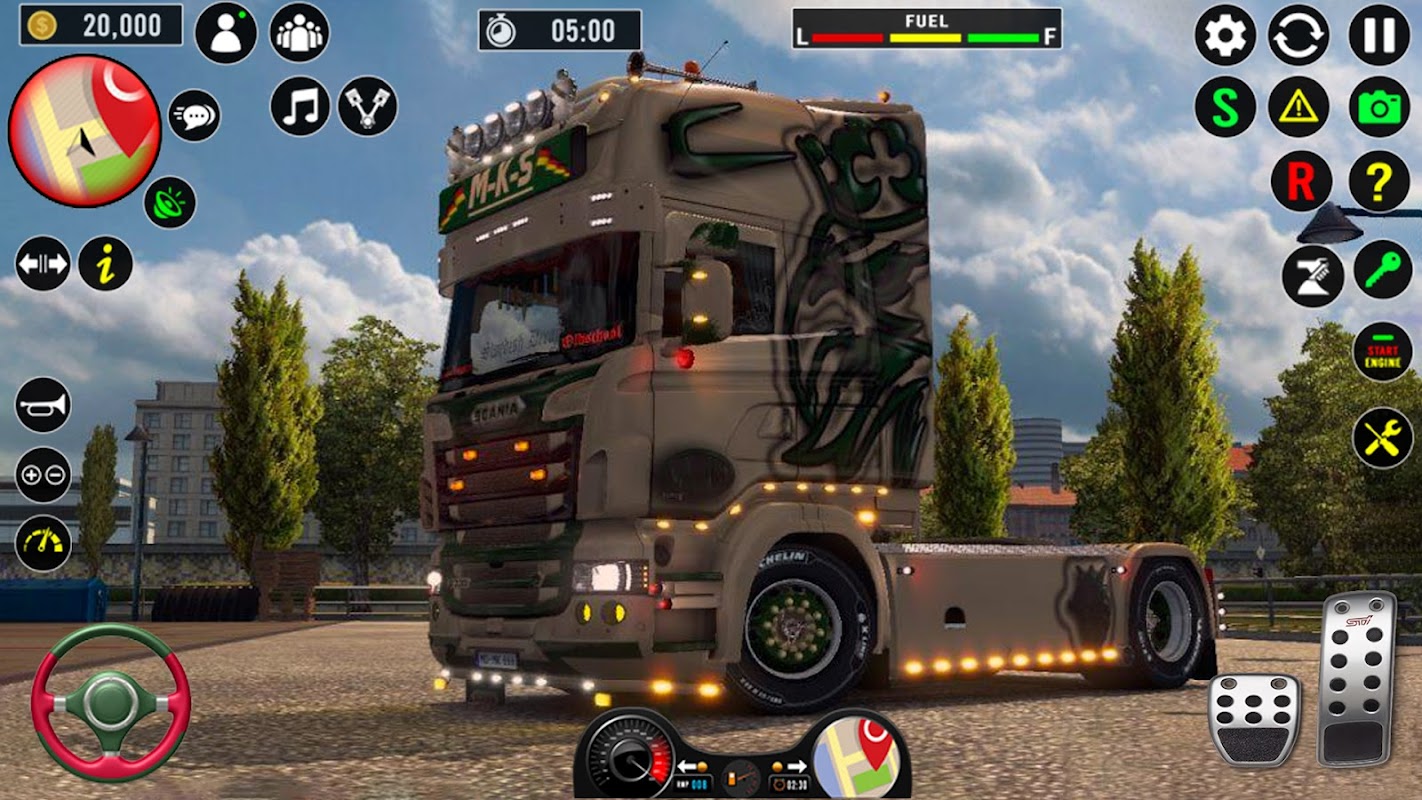Viewport: 1422px width, 800px height.
Task: Open the yellow info button
Action: pyautogui.click(x=106, y=264)
